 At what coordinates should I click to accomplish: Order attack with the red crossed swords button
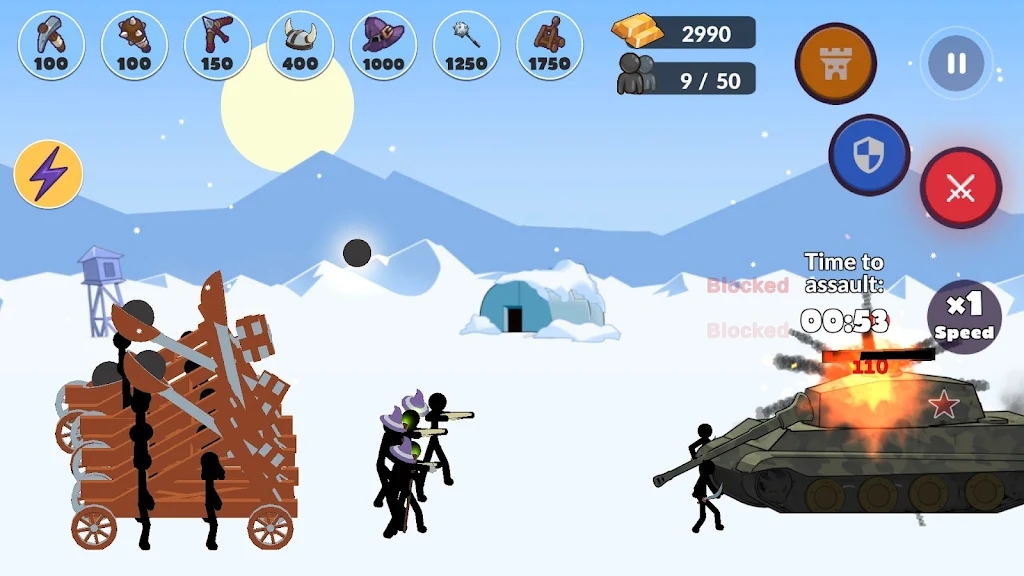(x=960, y=188)
